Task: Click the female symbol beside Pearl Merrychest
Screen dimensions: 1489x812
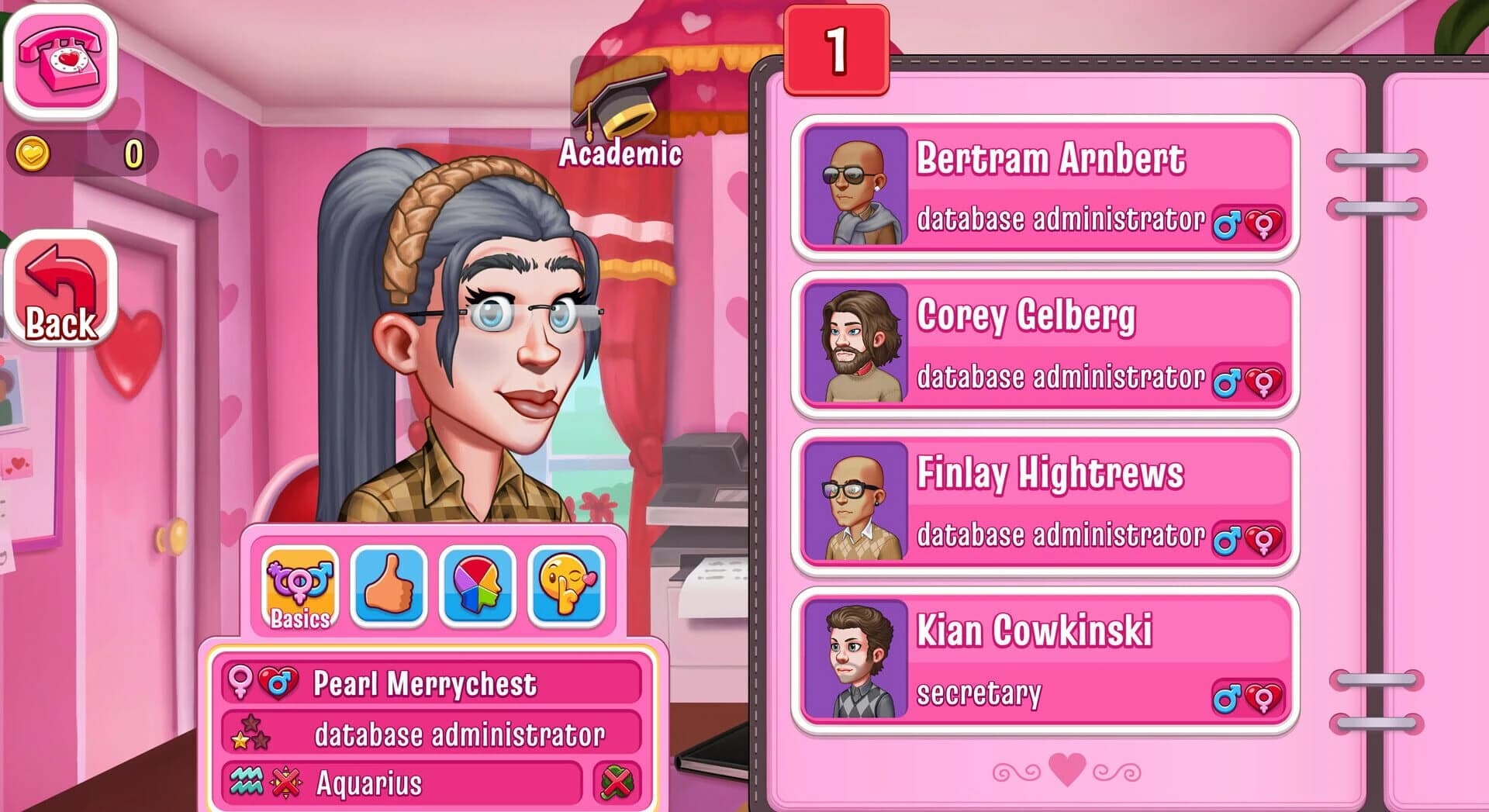Action: coord(240,682)
